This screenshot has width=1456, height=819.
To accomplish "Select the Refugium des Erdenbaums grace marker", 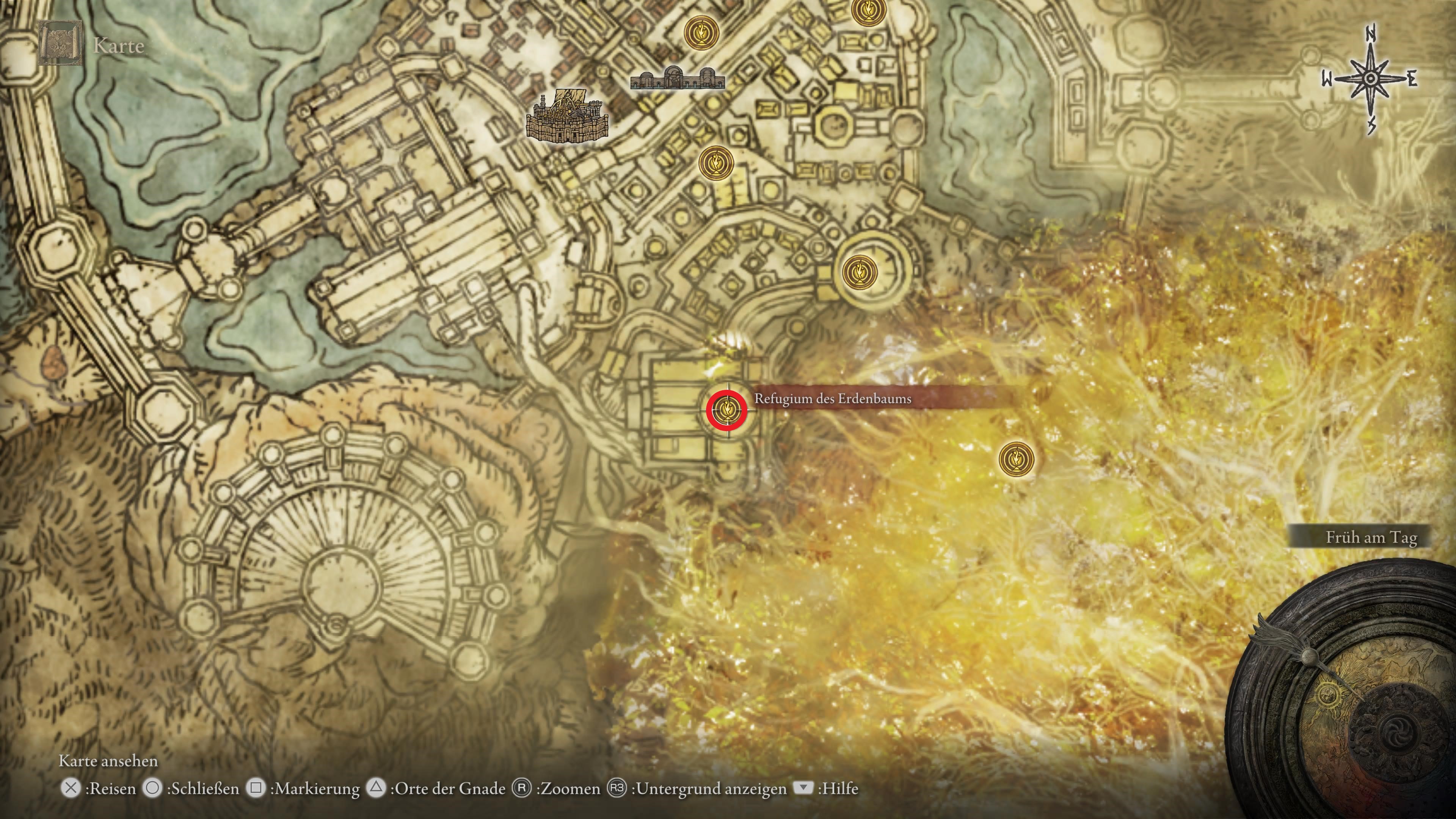I will (726, 409).
